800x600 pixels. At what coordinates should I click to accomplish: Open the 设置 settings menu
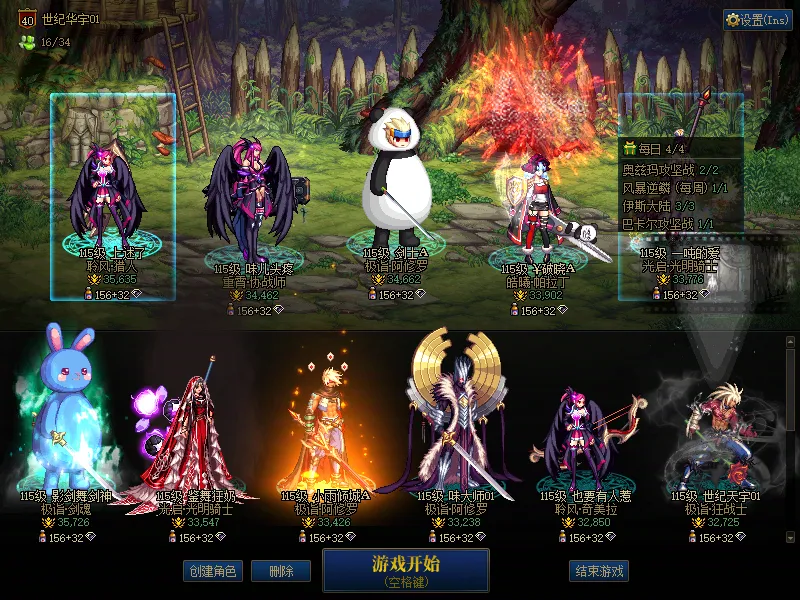coord(757,20)
